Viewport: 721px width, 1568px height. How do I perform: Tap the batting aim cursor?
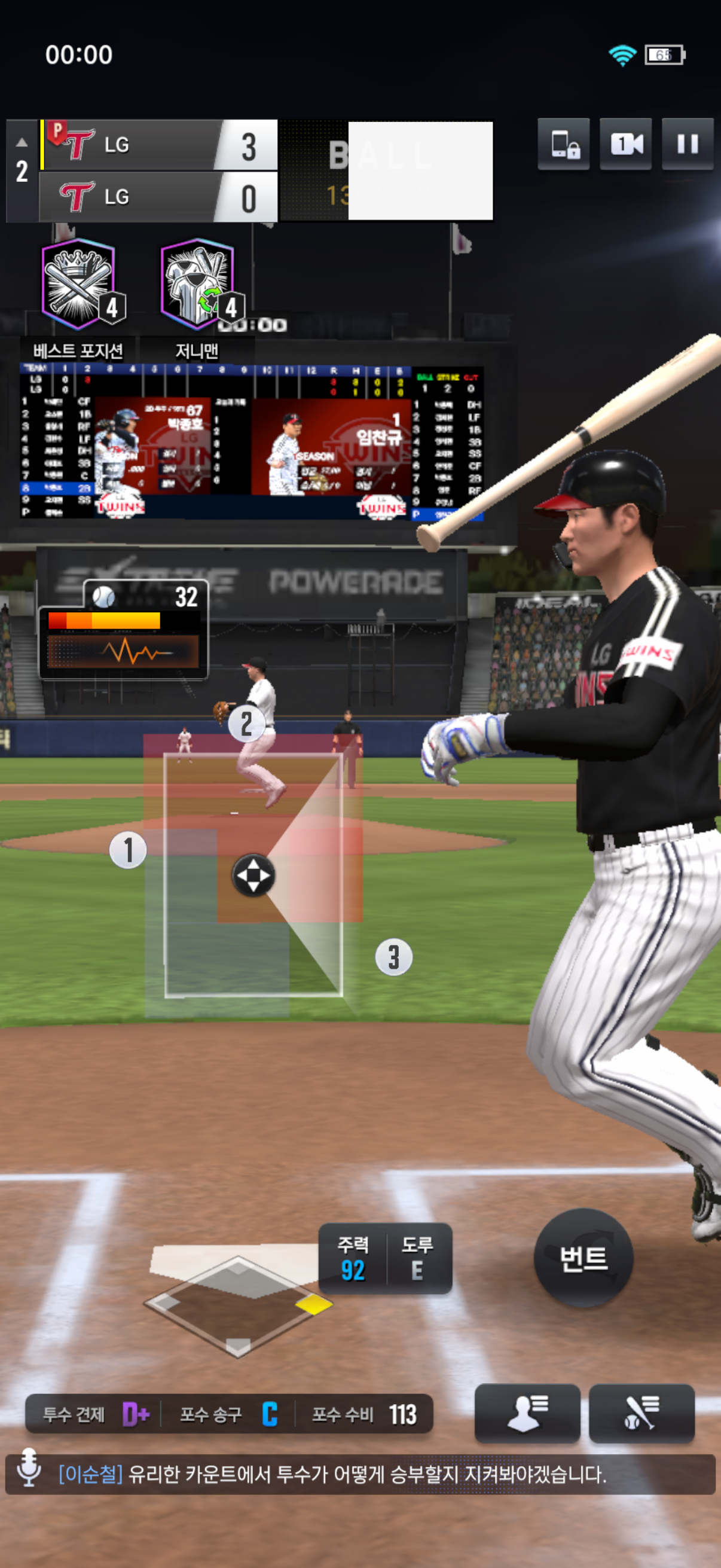253,875
